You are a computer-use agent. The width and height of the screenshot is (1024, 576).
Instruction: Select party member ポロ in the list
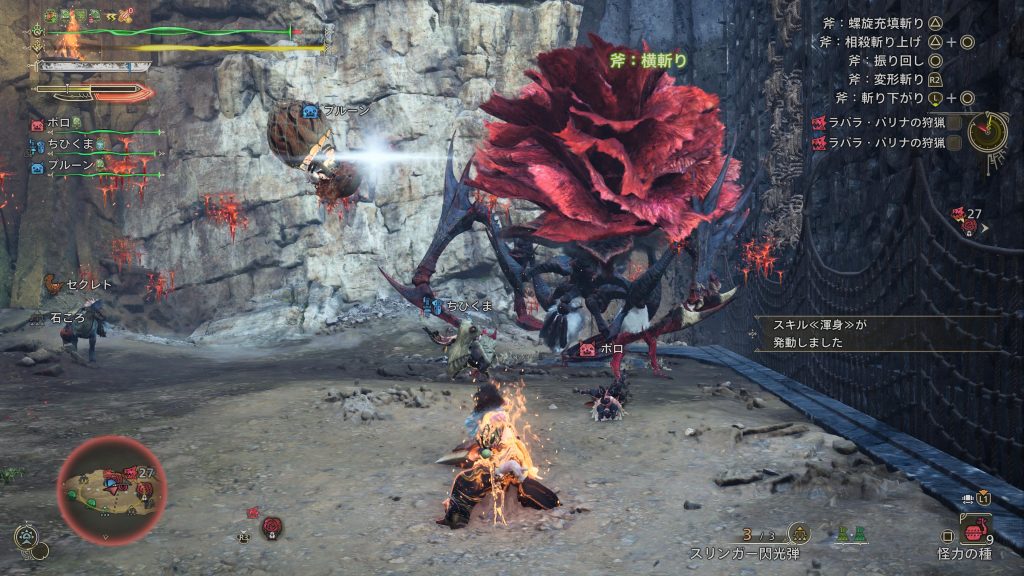click(58, 123)
